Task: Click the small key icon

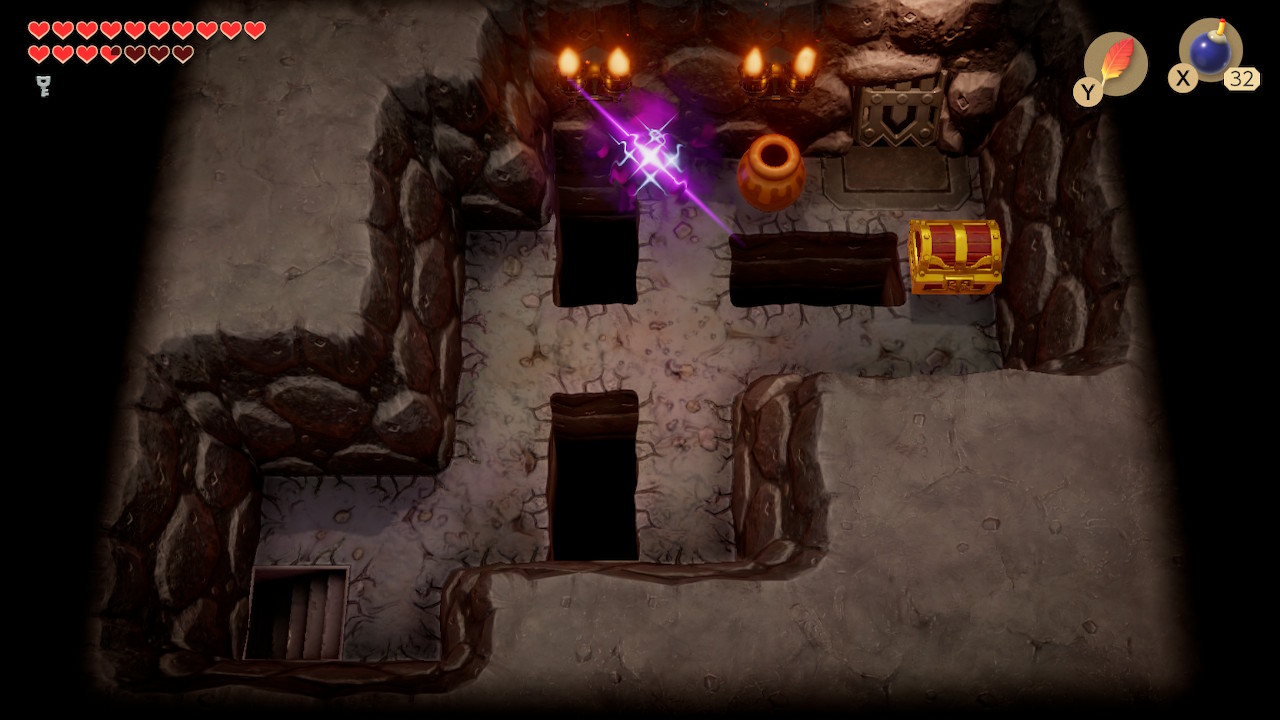Action: 43,86
